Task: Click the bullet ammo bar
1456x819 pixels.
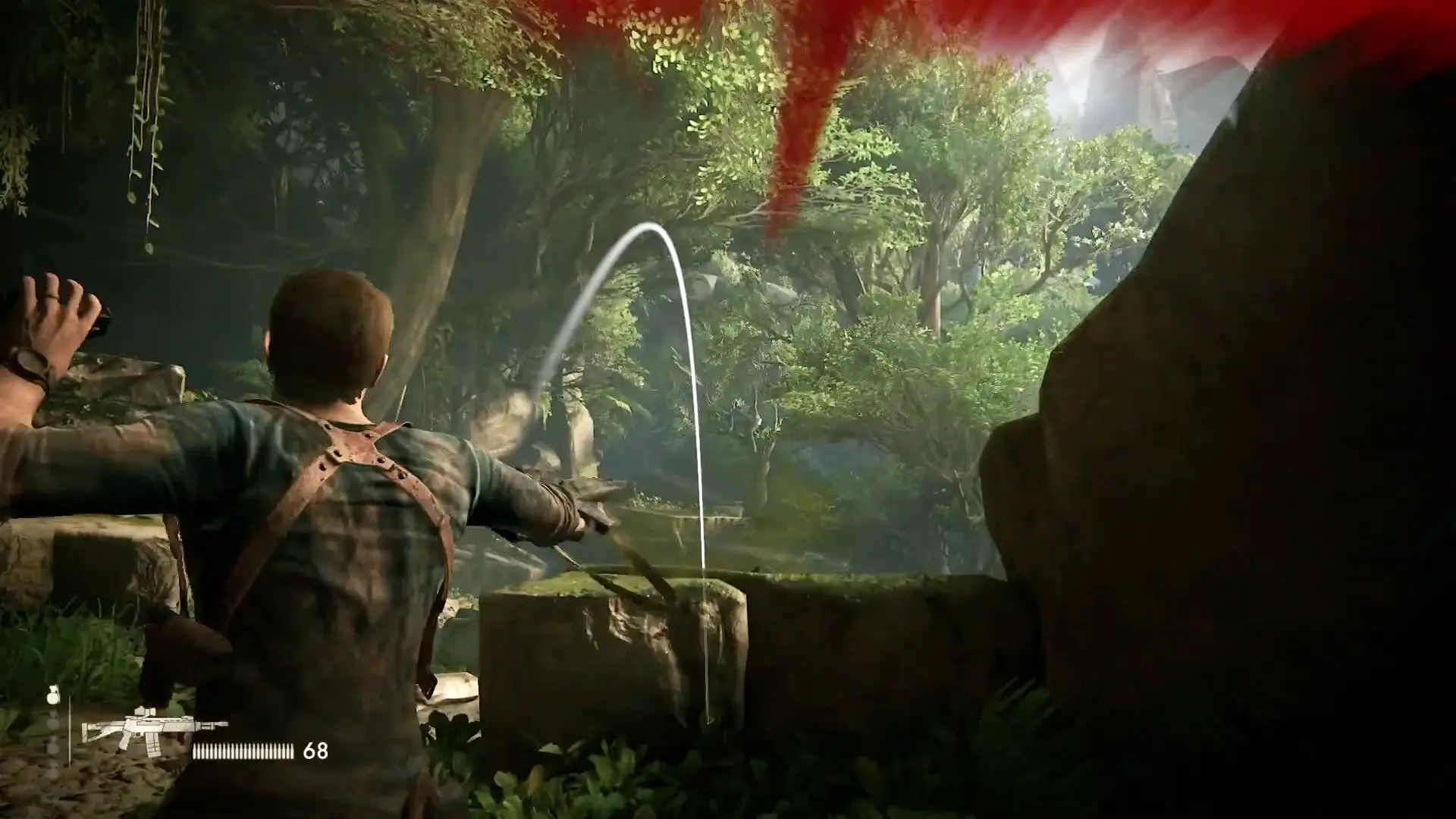Action: (x=241, y=750)
